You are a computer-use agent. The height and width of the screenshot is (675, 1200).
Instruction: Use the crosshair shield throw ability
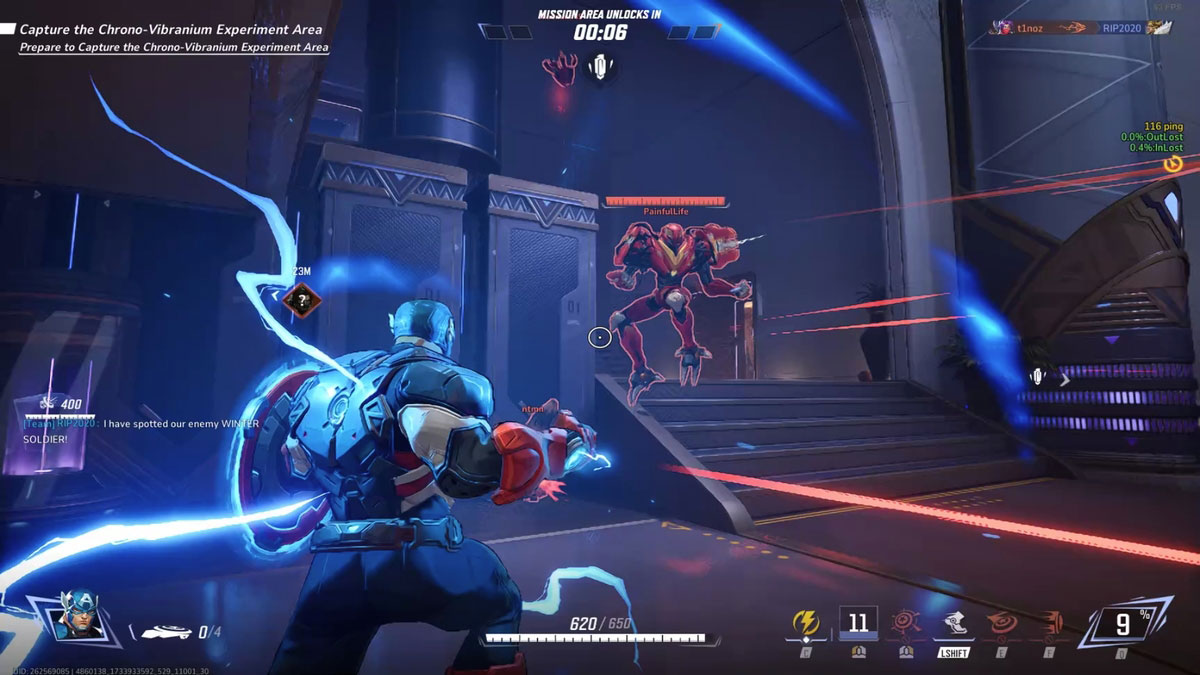pos(905,624)
